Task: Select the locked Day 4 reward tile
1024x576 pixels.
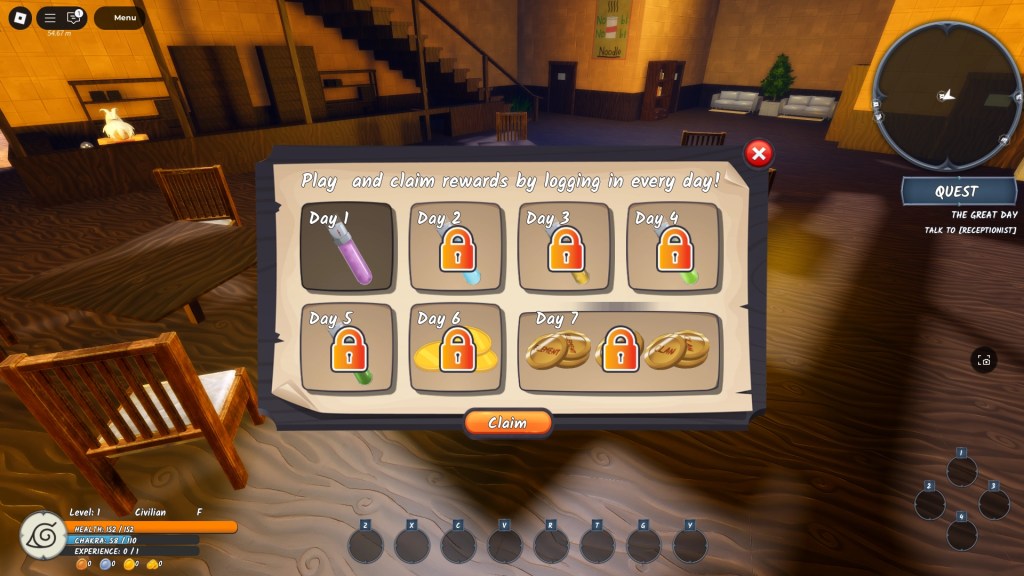Action: 673,247
